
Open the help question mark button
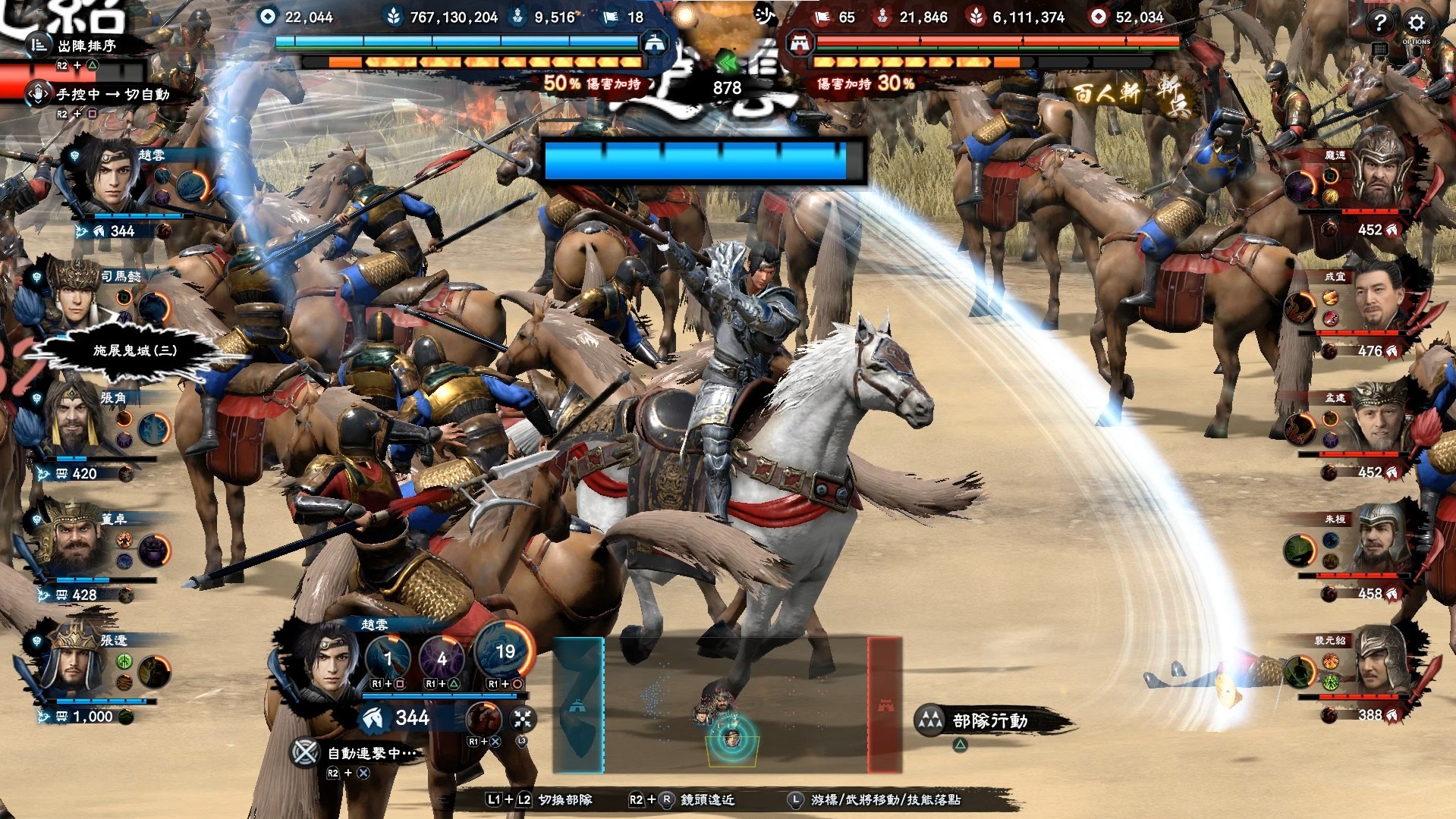[1379, 23]
